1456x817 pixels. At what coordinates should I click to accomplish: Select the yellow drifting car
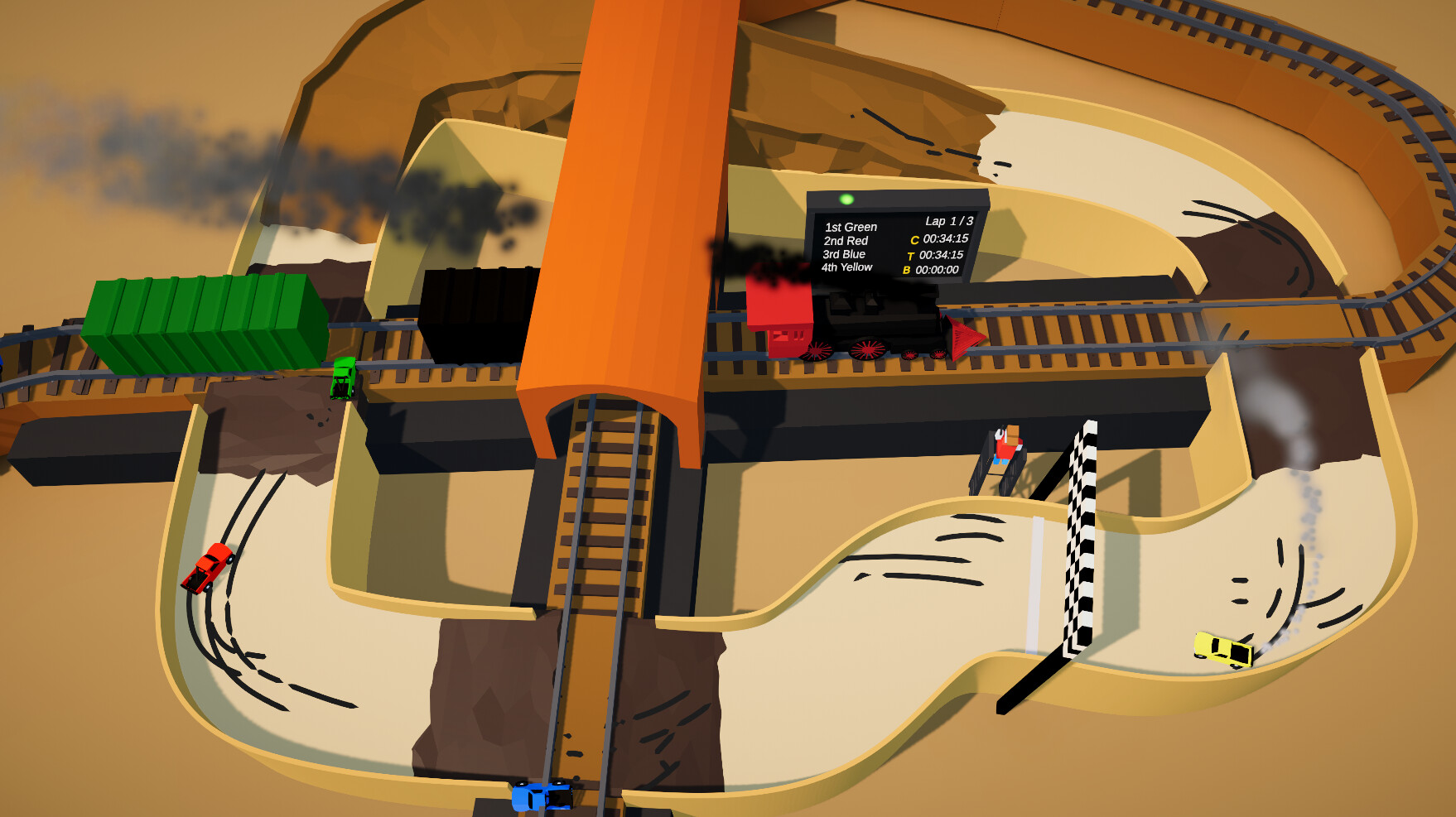point(1222,650)
